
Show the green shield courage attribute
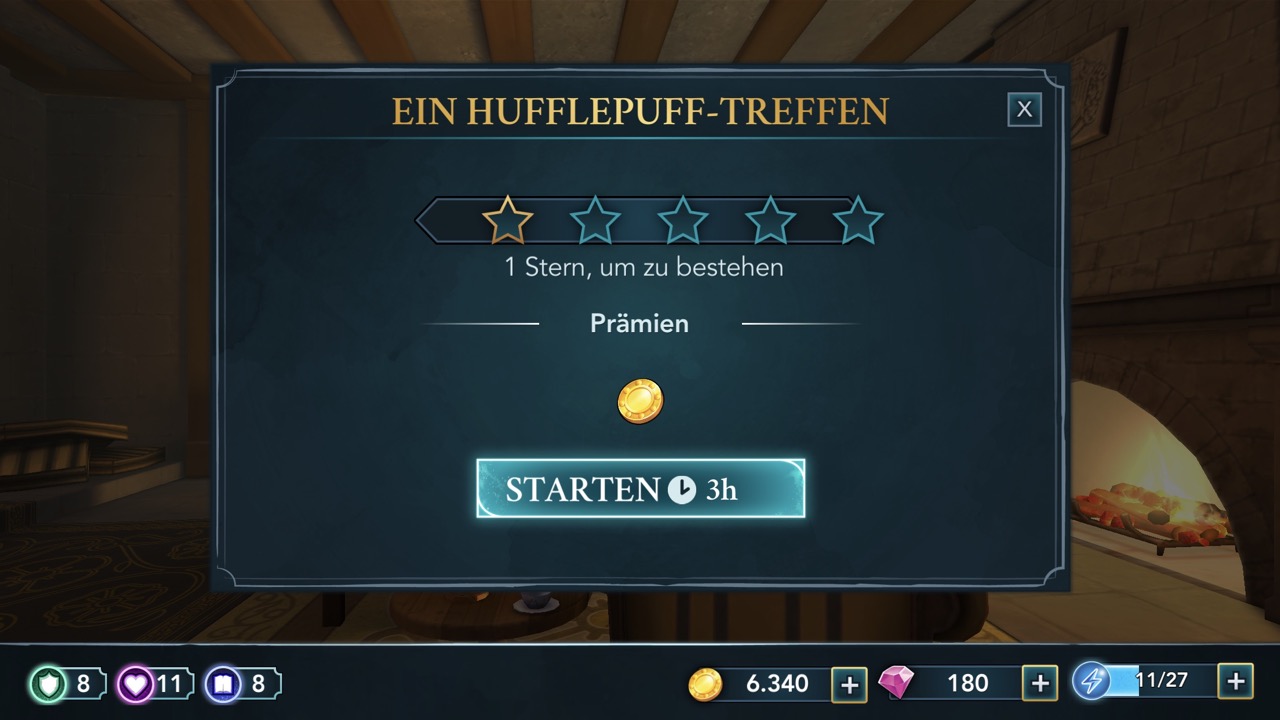pos(48,684)
